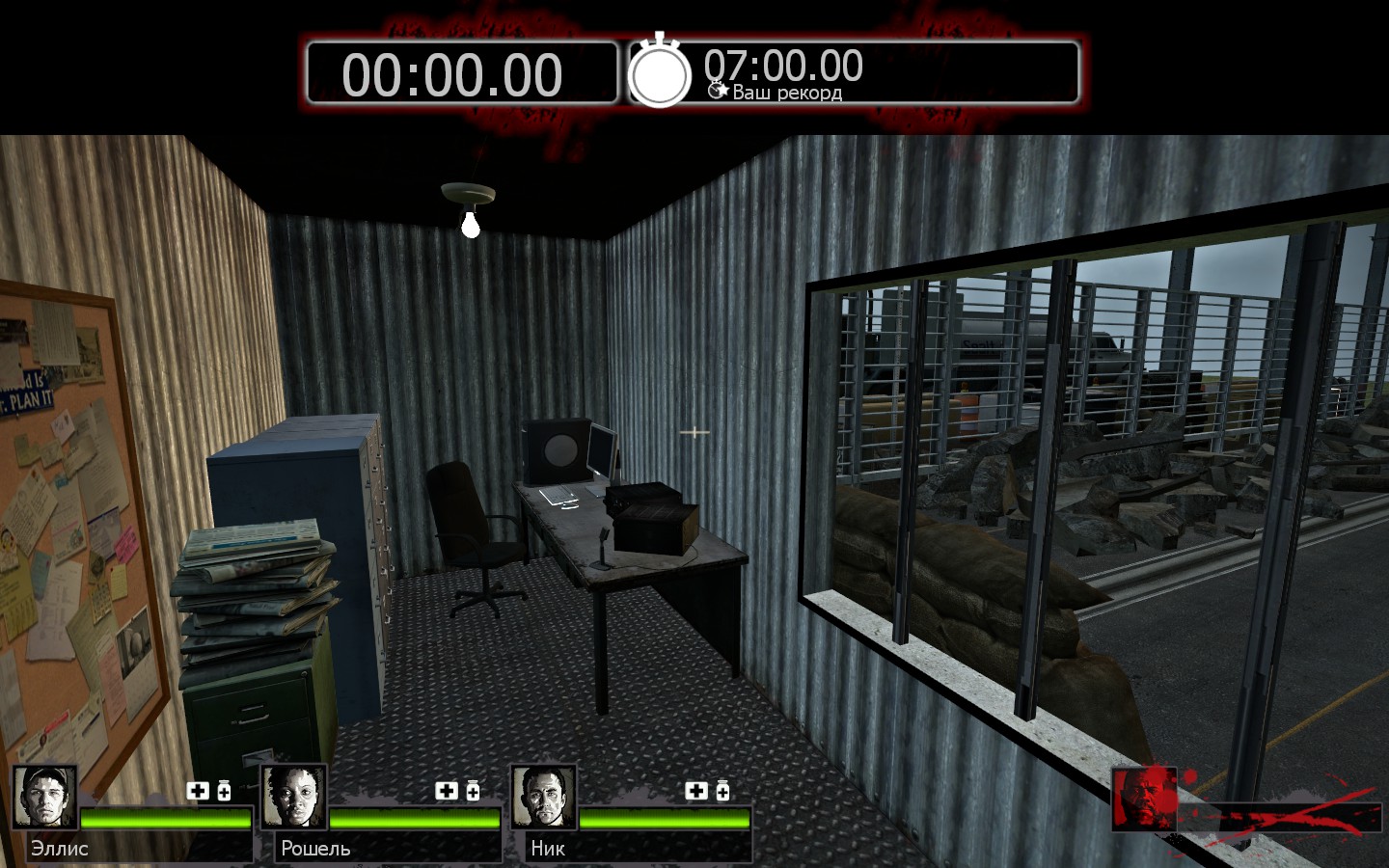Click the stopwatch icon beside the record time
Viewport: 1389px width, 868px height.
pos(660,73)
